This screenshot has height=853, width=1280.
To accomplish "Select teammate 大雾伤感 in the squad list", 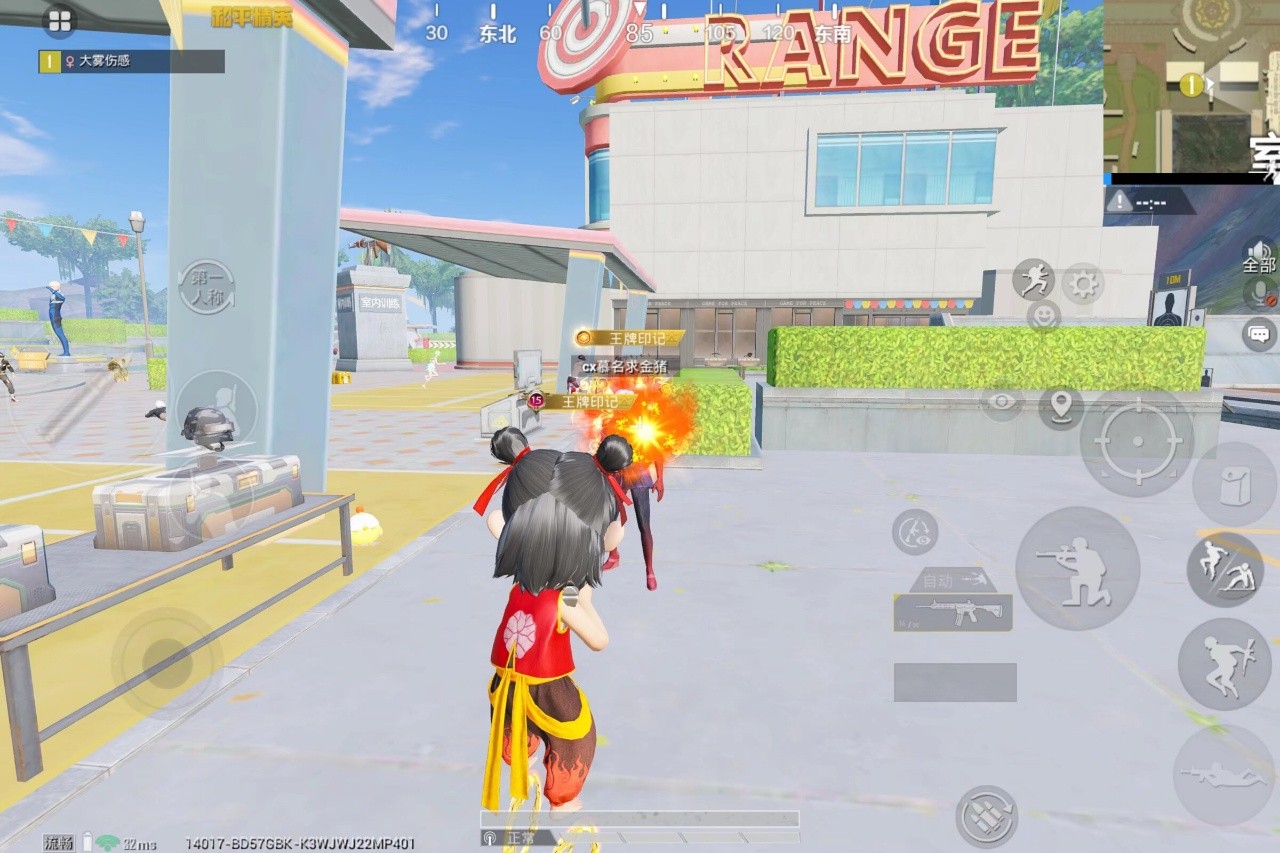I will tap(131, 61).
